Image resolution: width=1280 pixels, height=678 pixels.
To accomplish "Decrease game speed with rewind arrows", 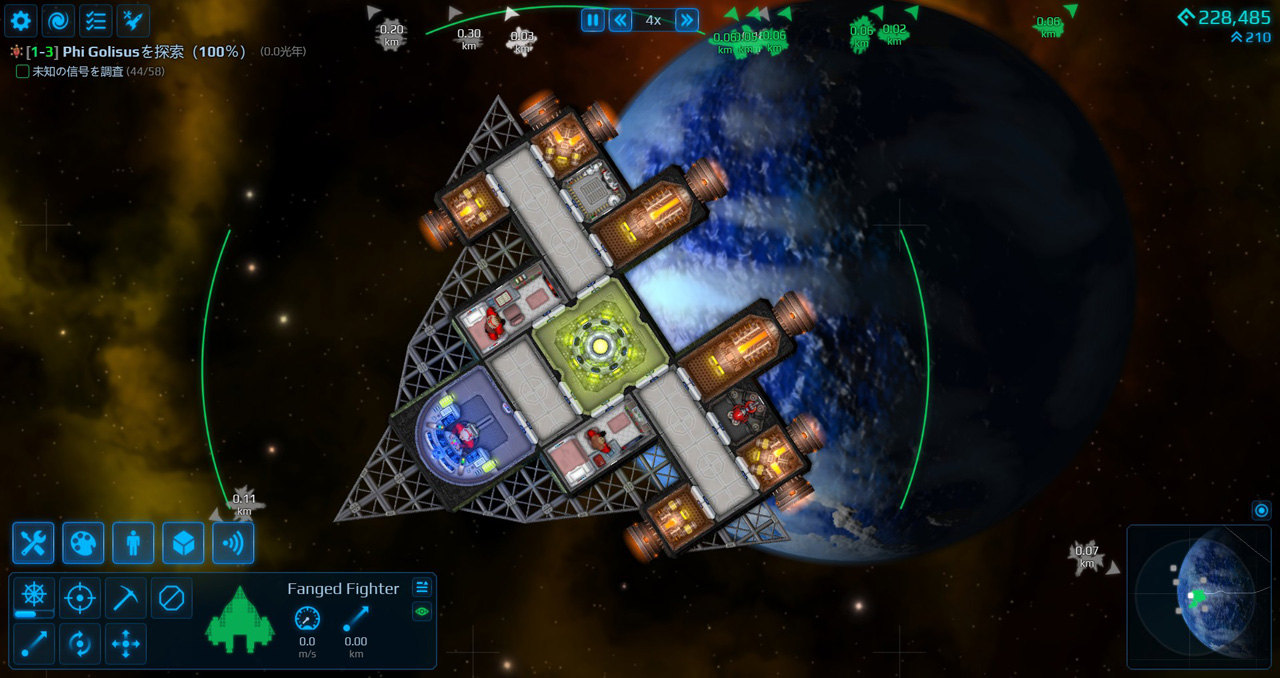I will [x=621, y=20].
